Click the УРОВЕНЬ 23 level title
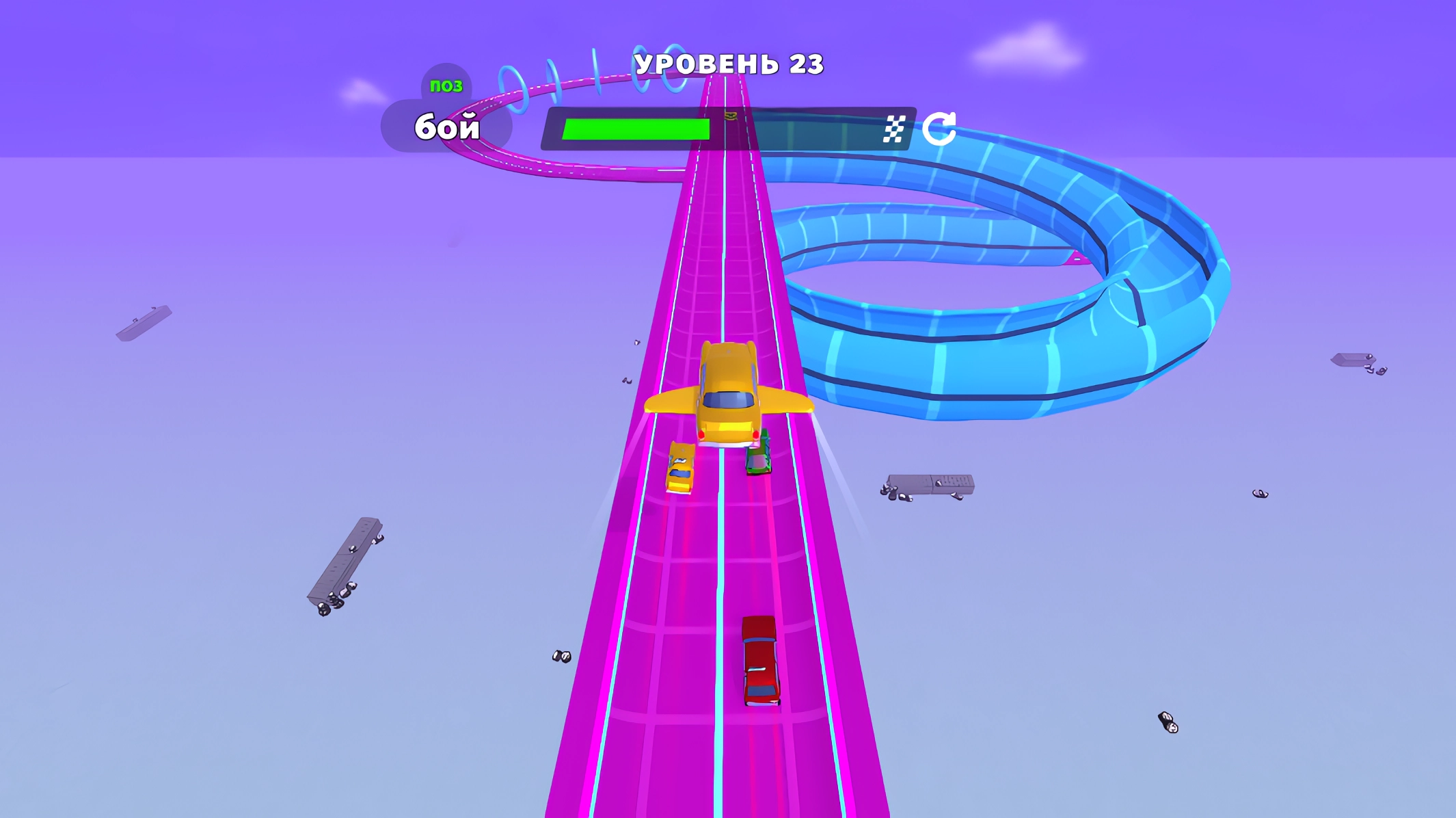 [727, 64]
